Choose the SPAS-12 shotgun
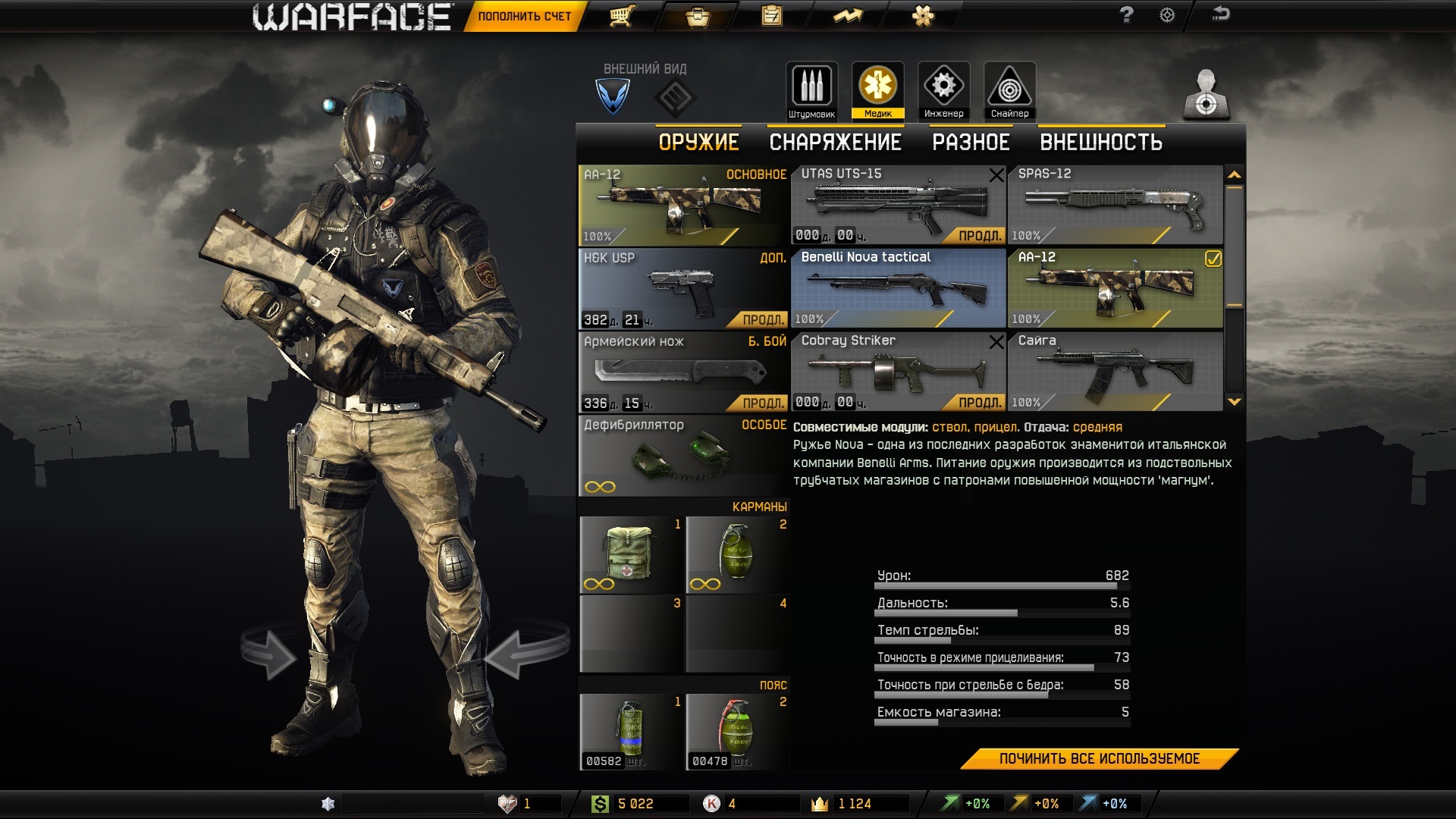 [1115, 205]
